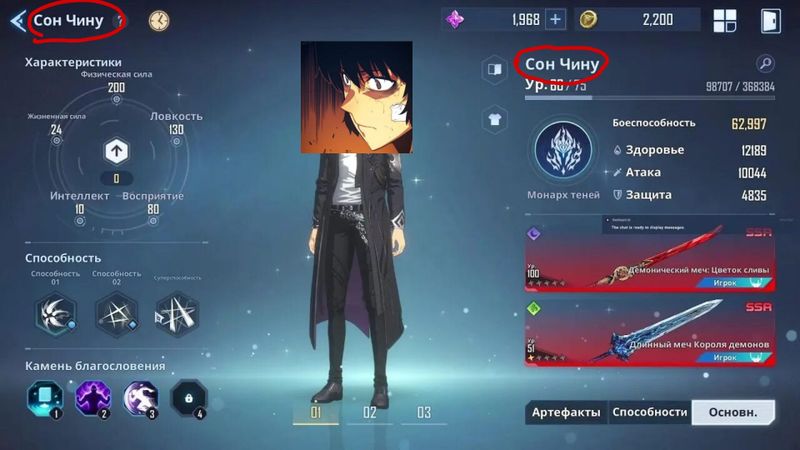This screenshot has width=800, height=450.
Task: Switch to preset 02
Action: point(370,412)
